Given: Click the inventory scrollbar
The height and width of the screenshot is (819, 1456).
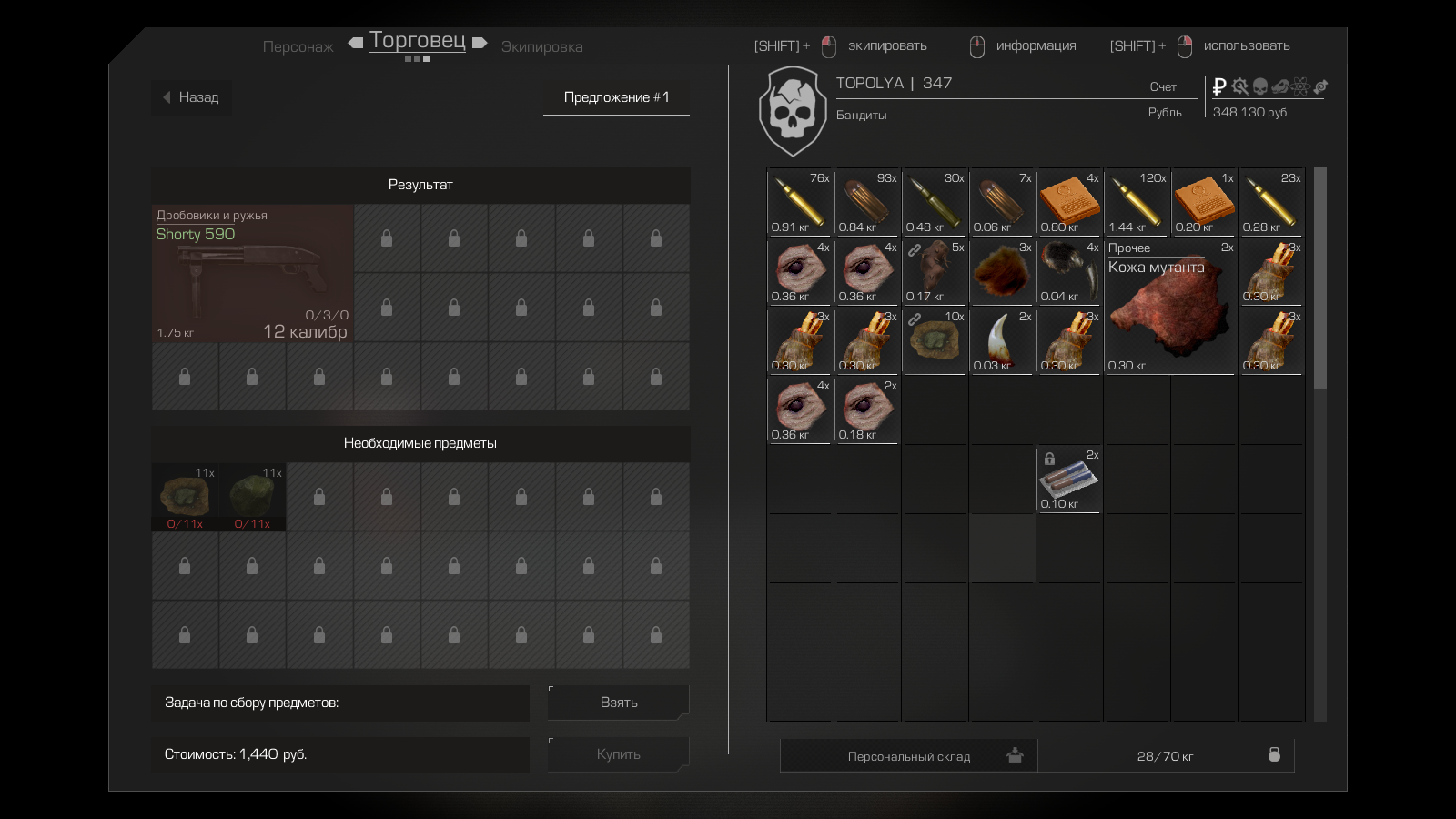Looking at the screenshot, I should pyautogui.click(x=1319, y=278).
